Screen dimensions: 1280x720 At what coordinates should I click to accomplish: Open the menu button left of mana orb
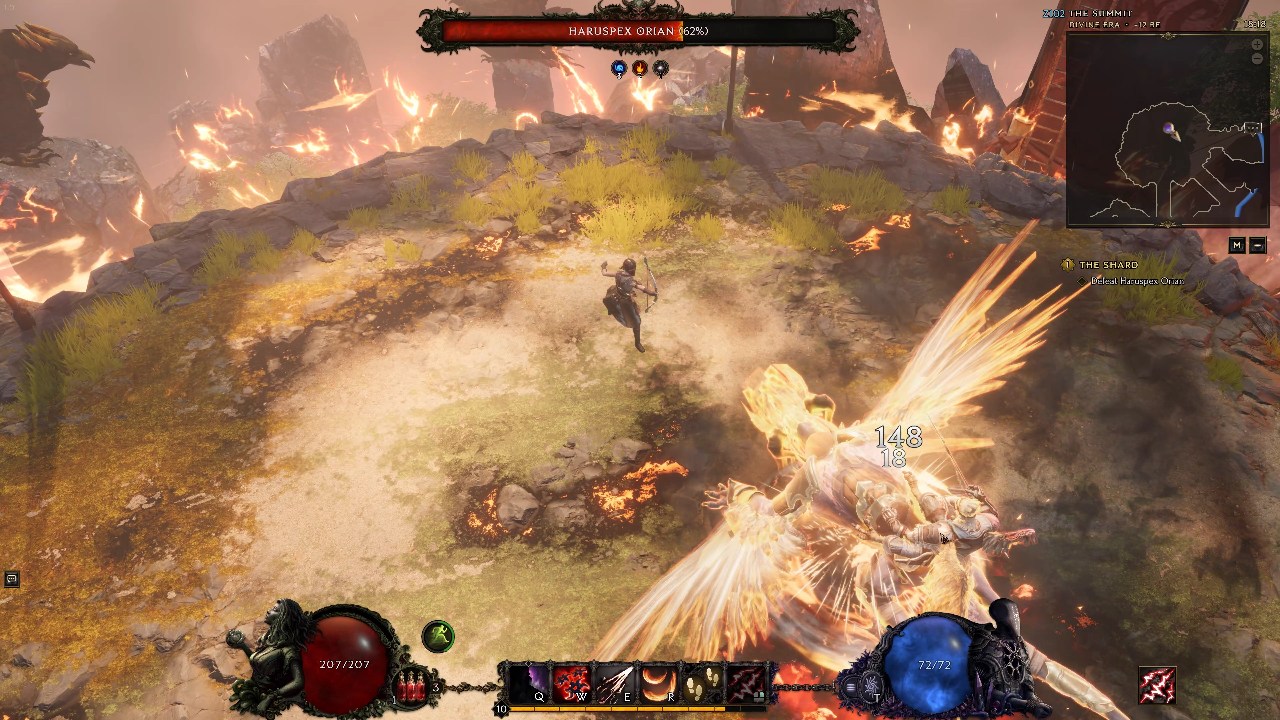(850, 687)
